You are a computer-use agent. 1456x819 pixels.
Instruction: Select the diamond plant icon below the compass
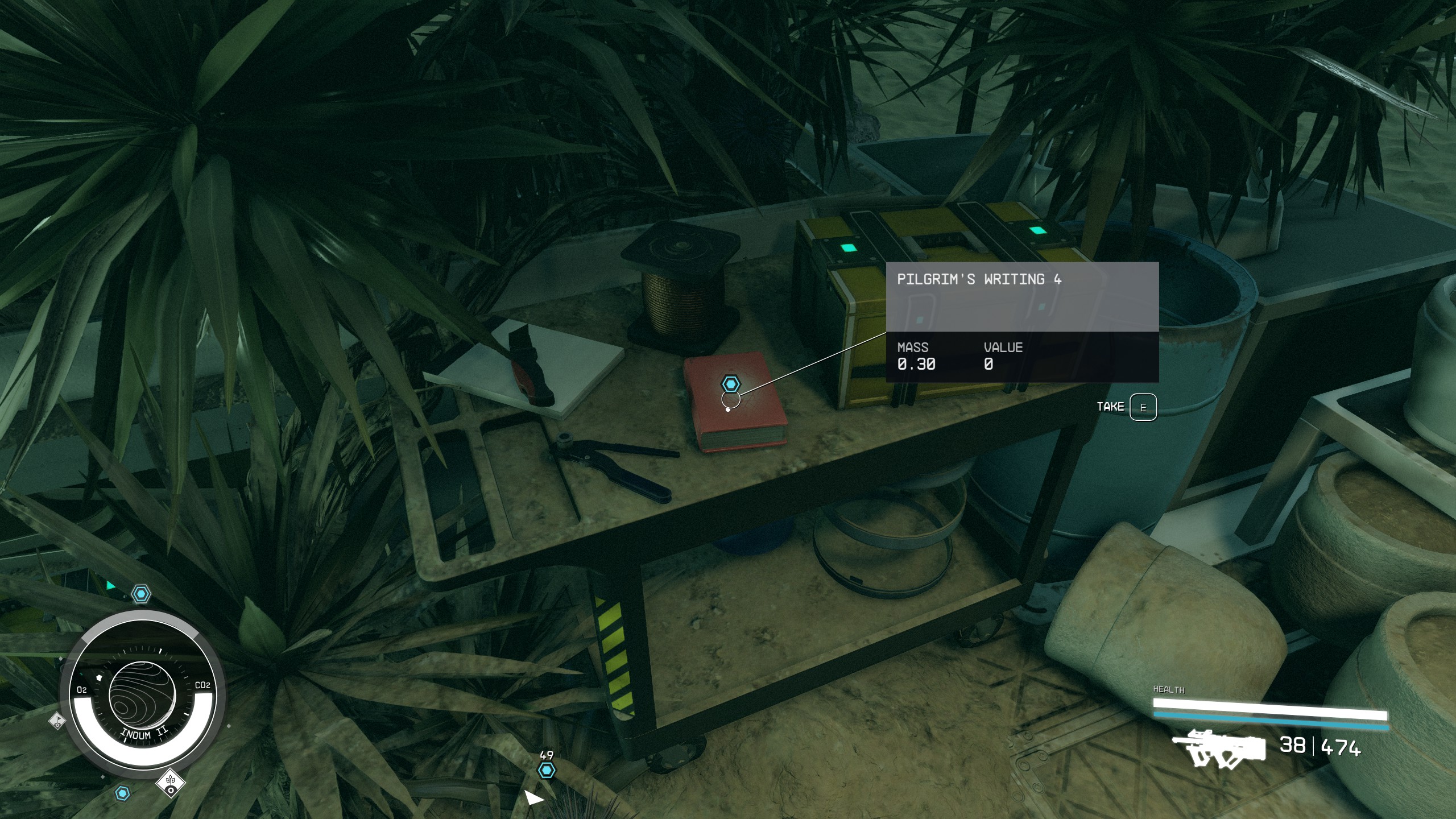[171, 783]
